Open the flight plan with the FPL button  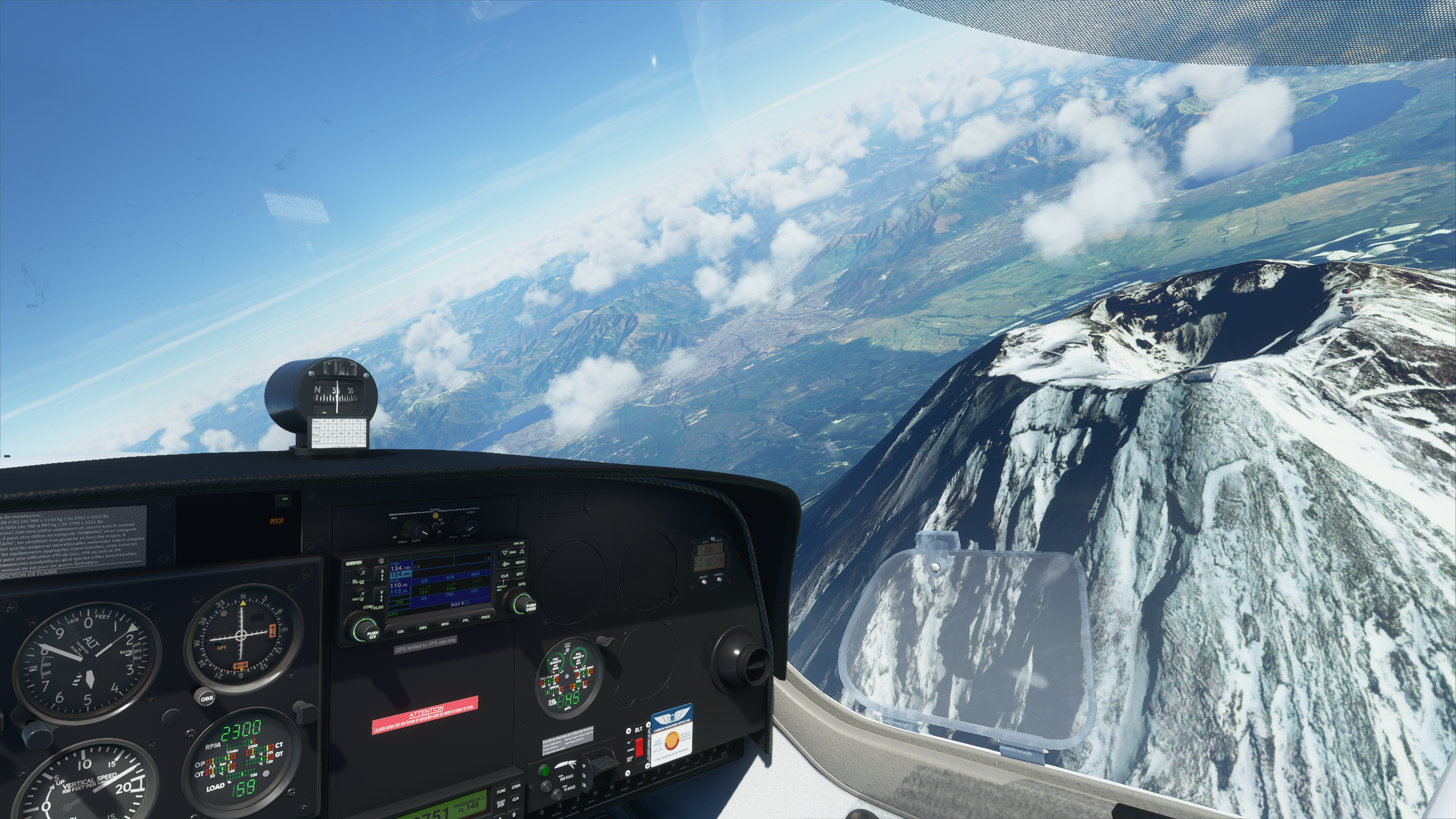[465, 621]
